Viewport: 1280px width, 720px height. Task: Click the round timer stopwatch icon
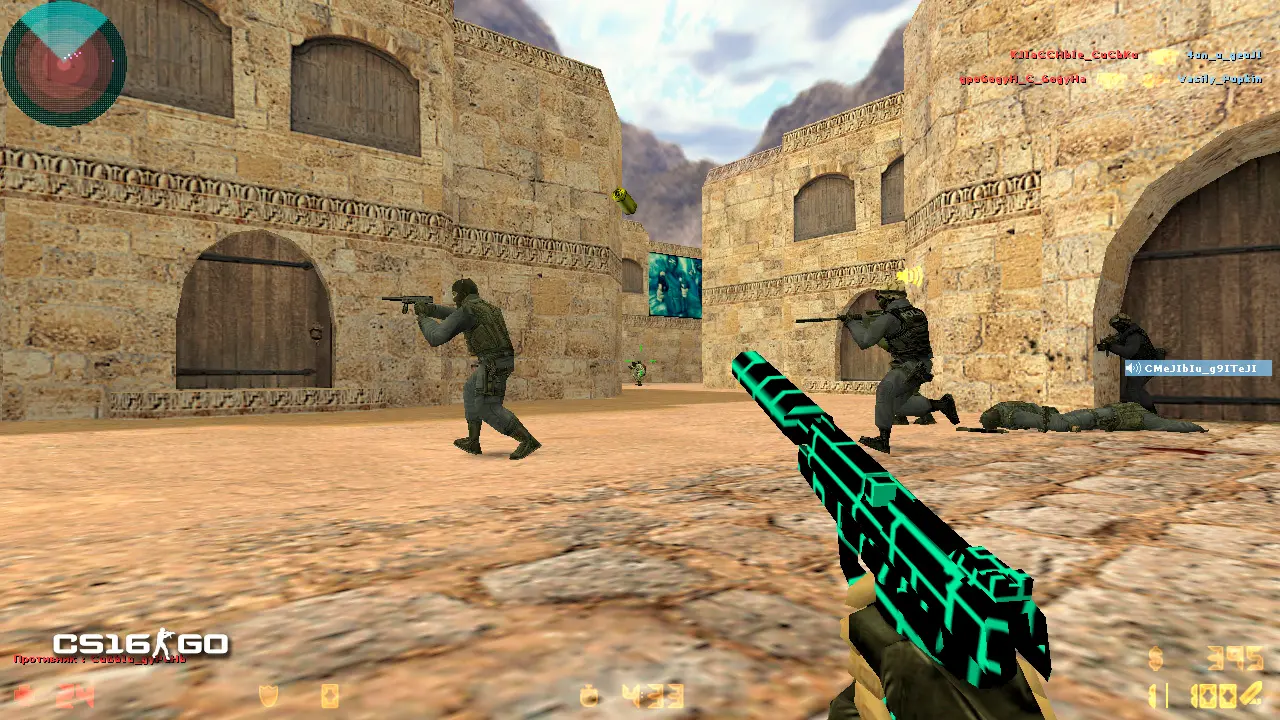[590, 696]
